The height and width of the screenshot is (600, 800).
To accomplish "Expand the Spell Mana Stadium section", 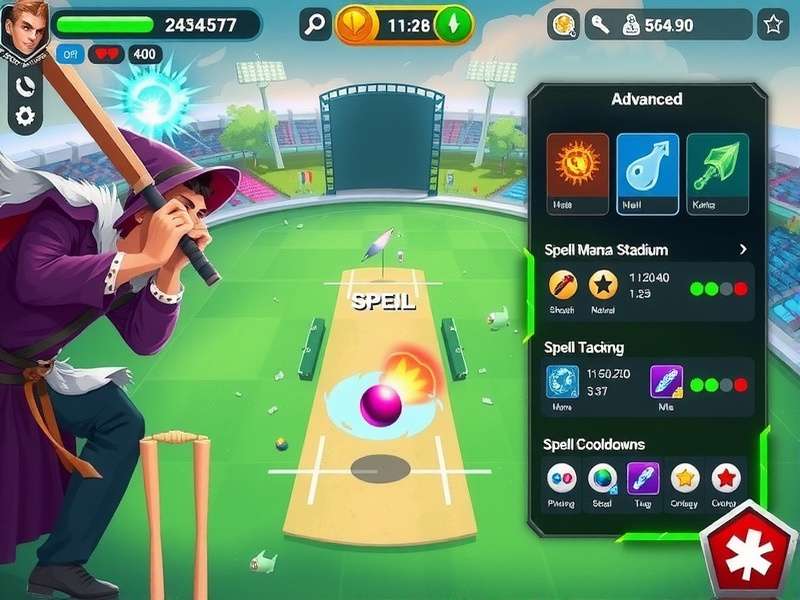I will (742, 249).
